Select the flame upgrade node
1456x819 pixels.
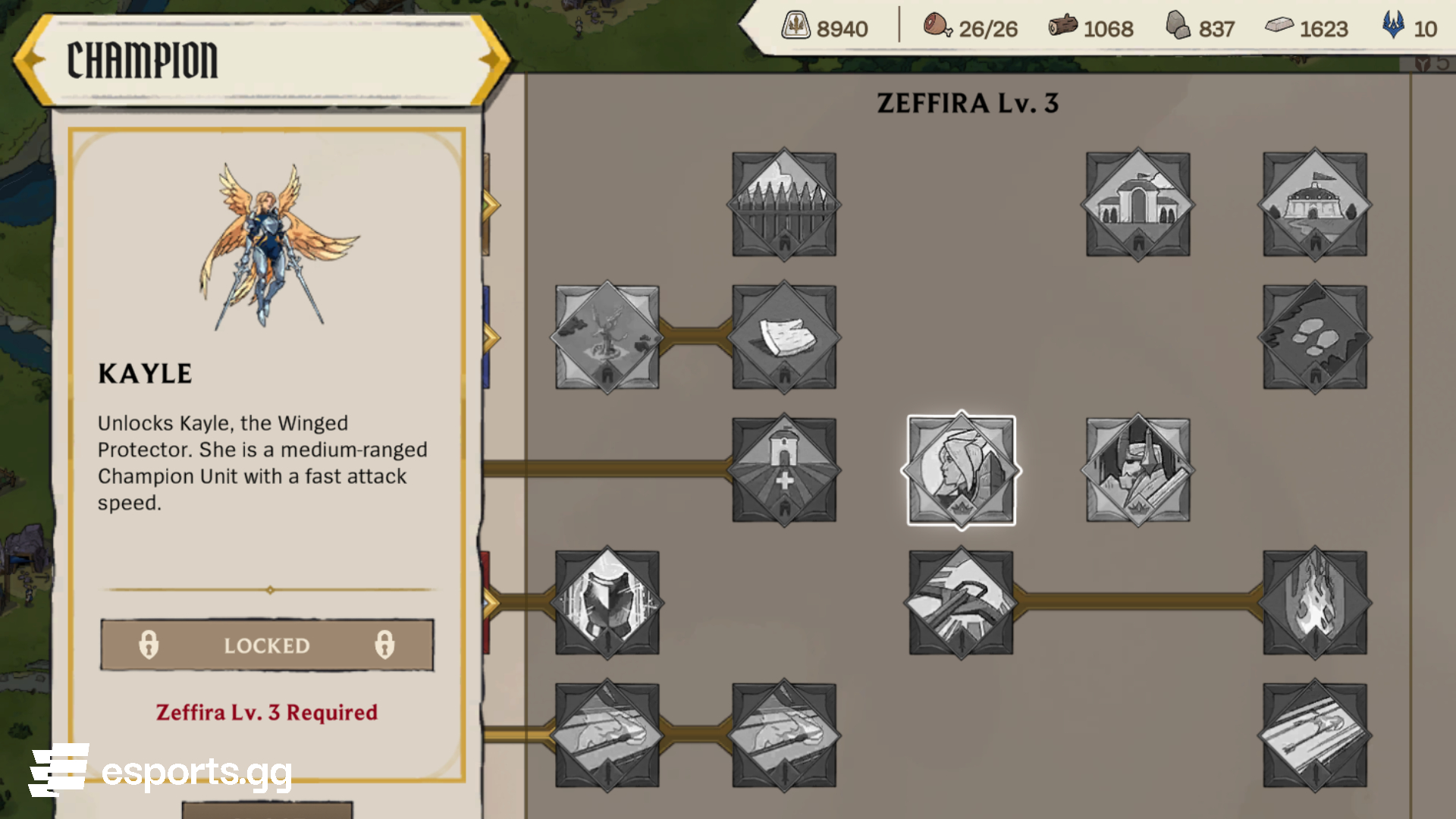1315,603
